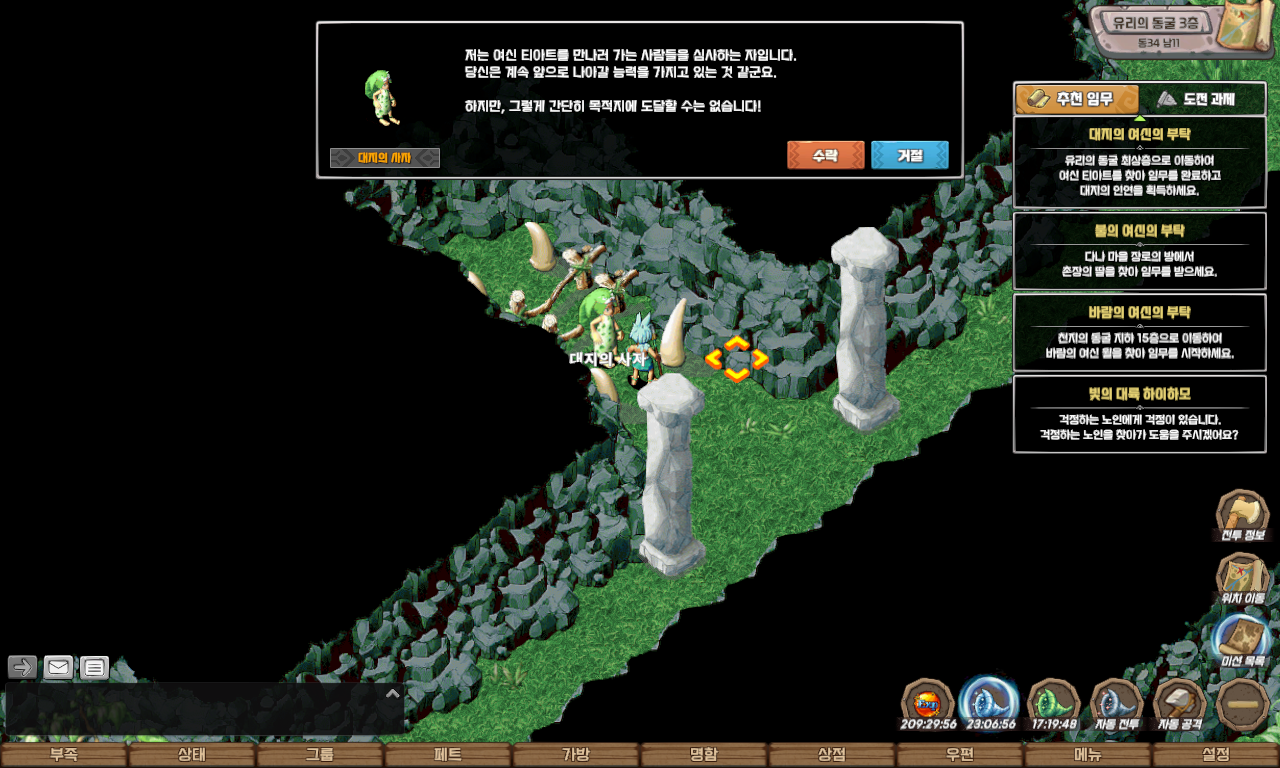Select the 바람의 여신의 부탁 quest entry
The width and height of the screenshot is (1280, 768).
click(1139, 333)
